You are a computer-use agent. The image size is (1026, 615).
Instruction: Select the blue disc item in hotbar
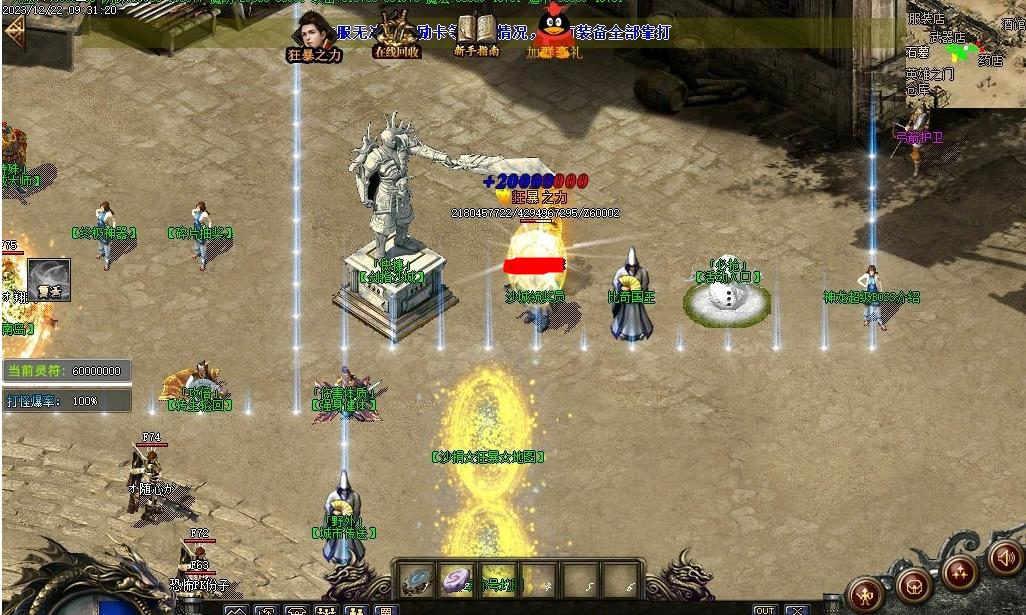[x=417, y=580]
